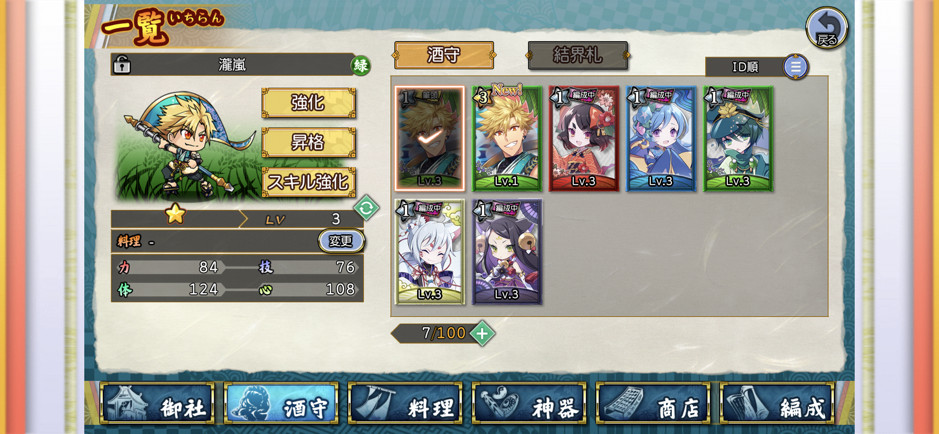
Task: Open the 商店 shop menu
Action: 653,403
